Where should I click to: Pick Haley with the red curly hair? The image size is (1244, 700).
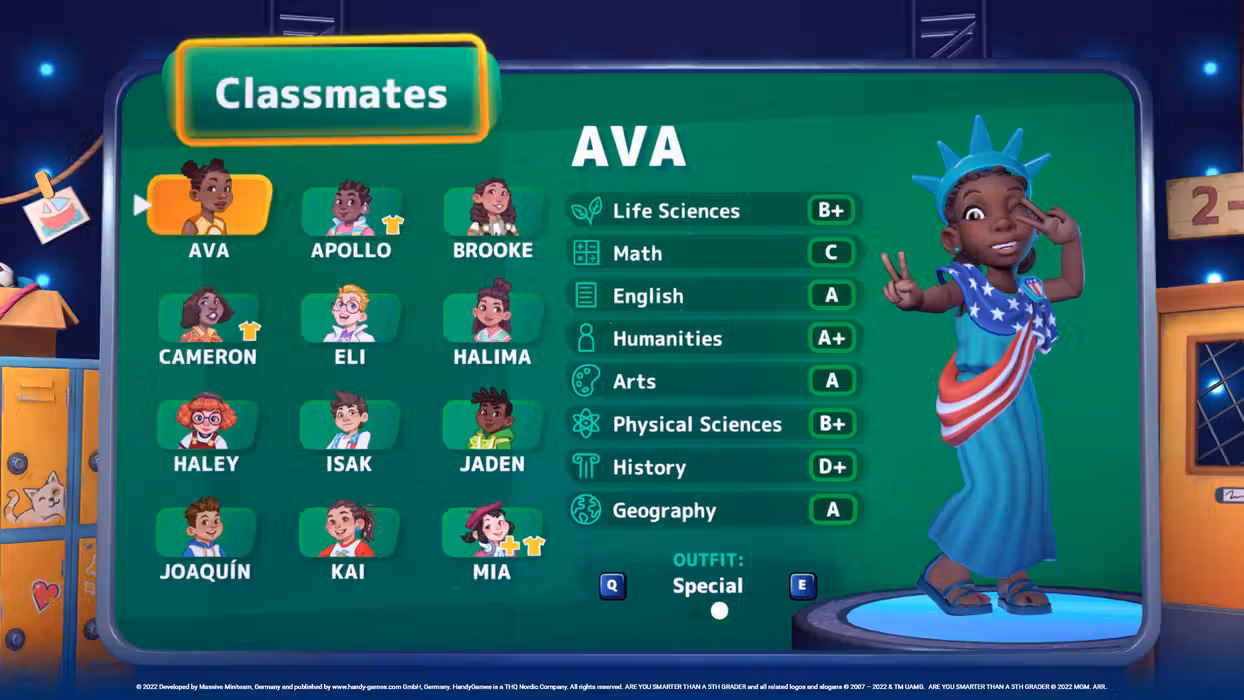(206, 425)
